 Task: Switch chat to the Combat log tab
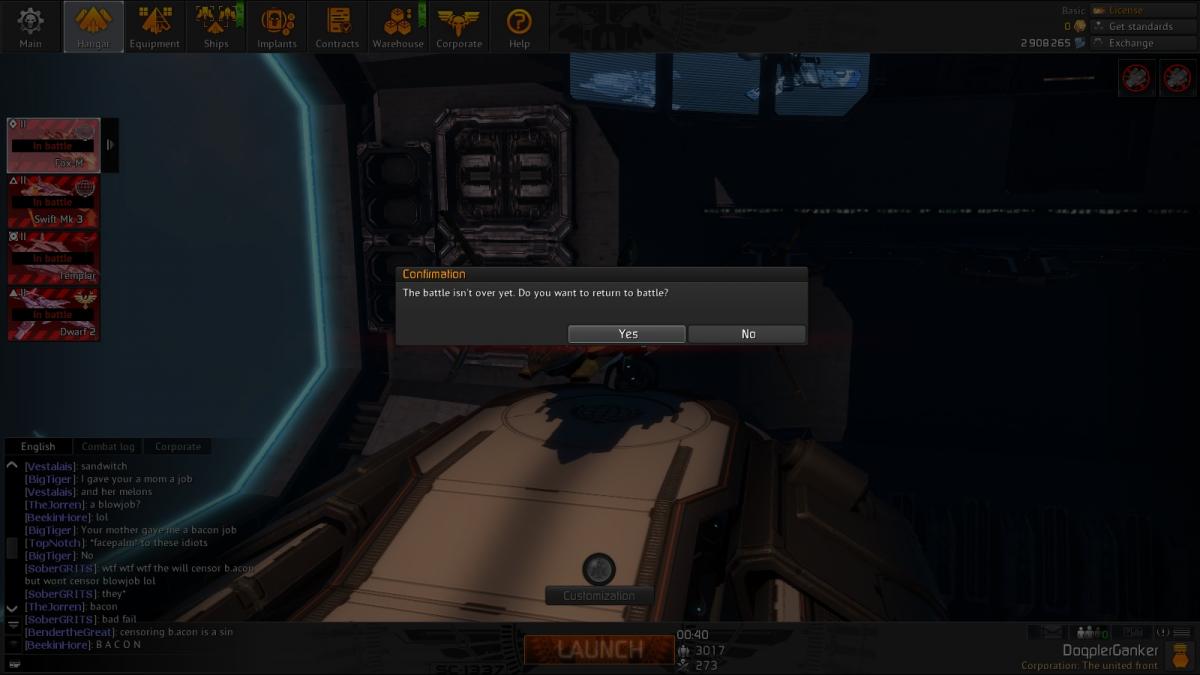coord(107,447)
